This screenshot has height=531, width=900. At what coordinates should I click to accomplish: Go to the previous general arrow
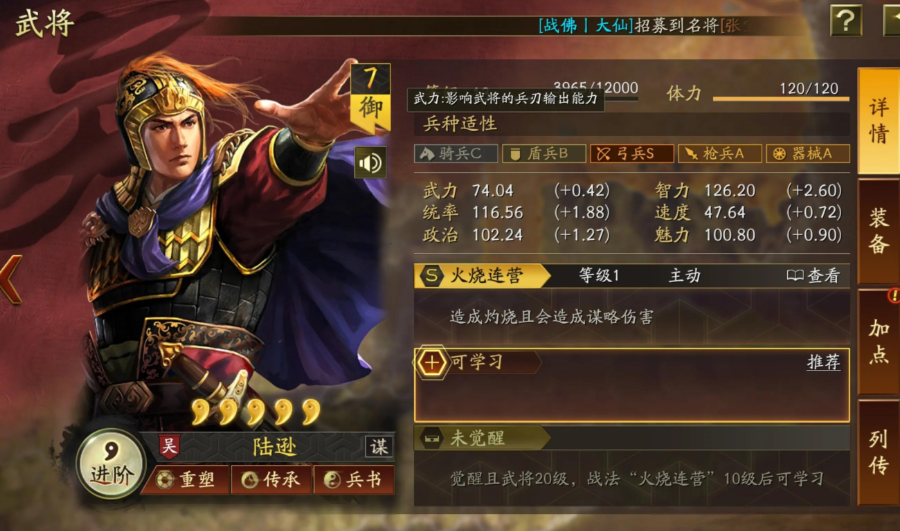[x=10, y=279]
